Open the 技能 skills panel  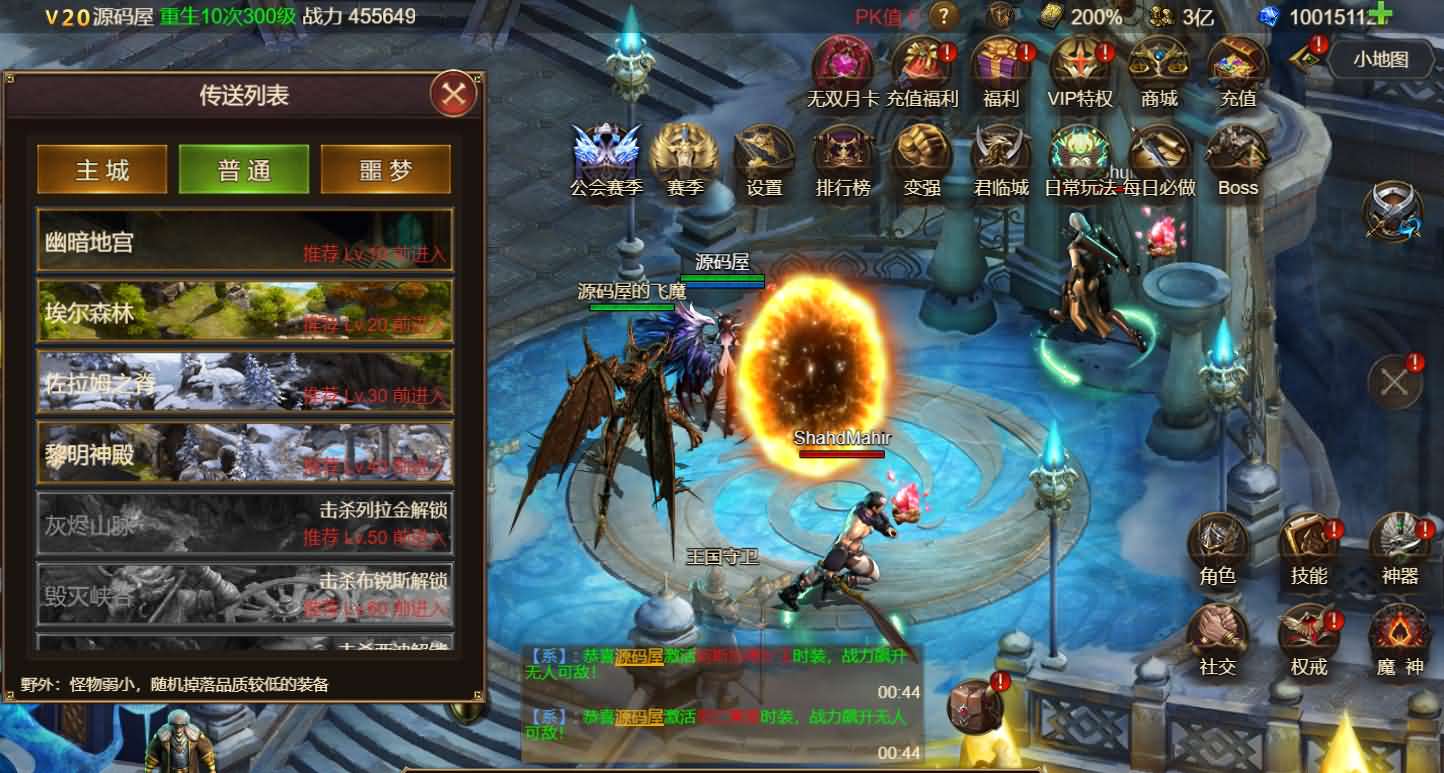point(1308,547)
